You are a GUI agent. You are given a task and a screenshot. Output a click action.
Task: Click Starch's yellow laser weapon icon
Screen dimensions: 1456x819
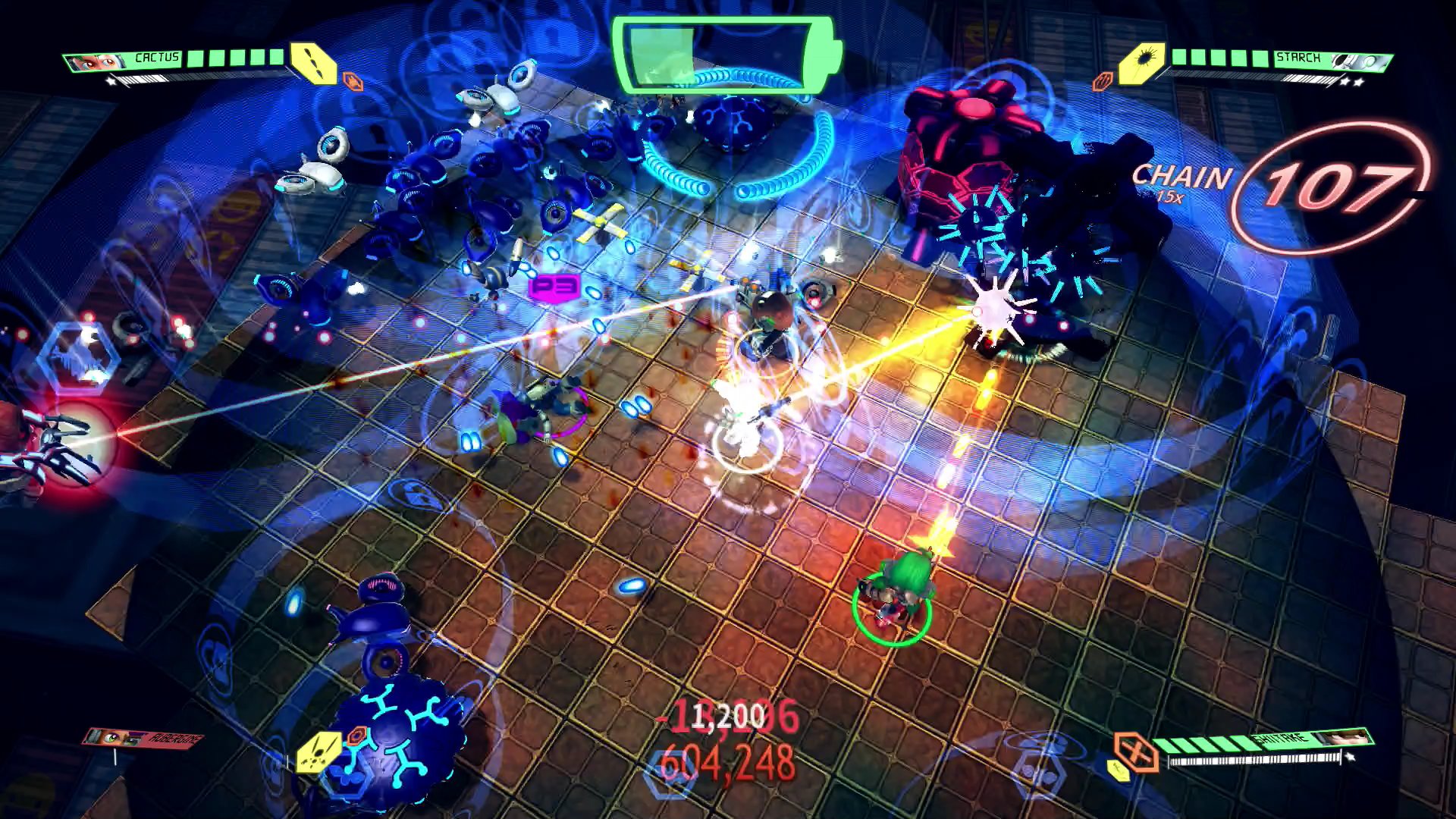coord(1142,61)
